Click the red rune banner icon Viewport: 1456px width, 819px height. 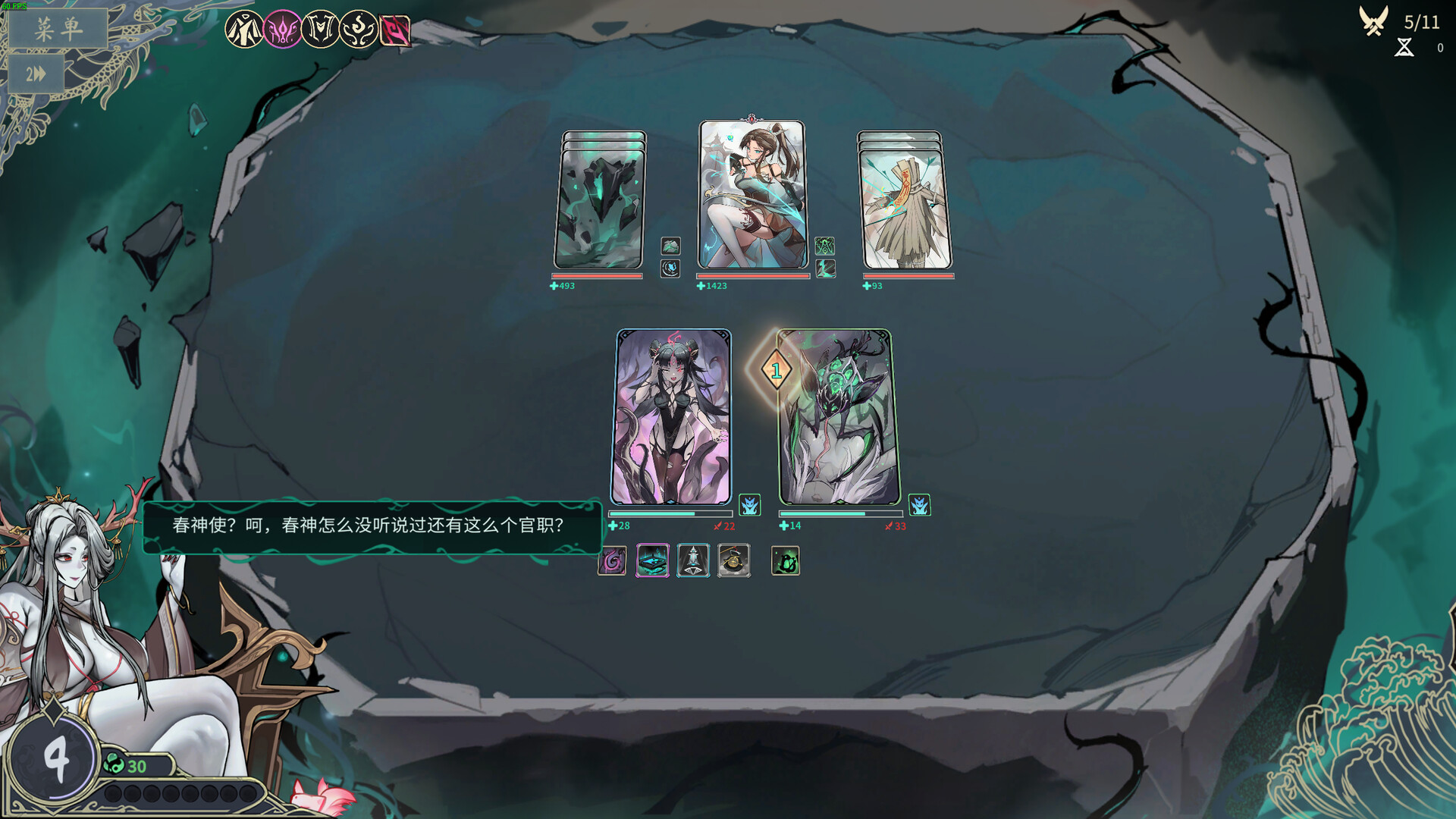click(396, 30)
